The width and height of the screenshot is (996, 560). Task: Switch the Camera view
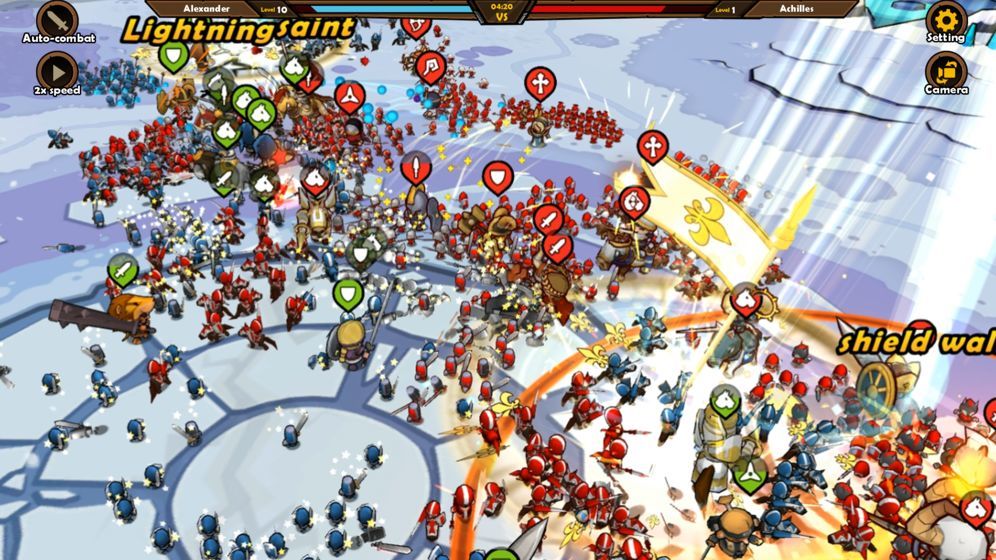click(x=945, y=71)
